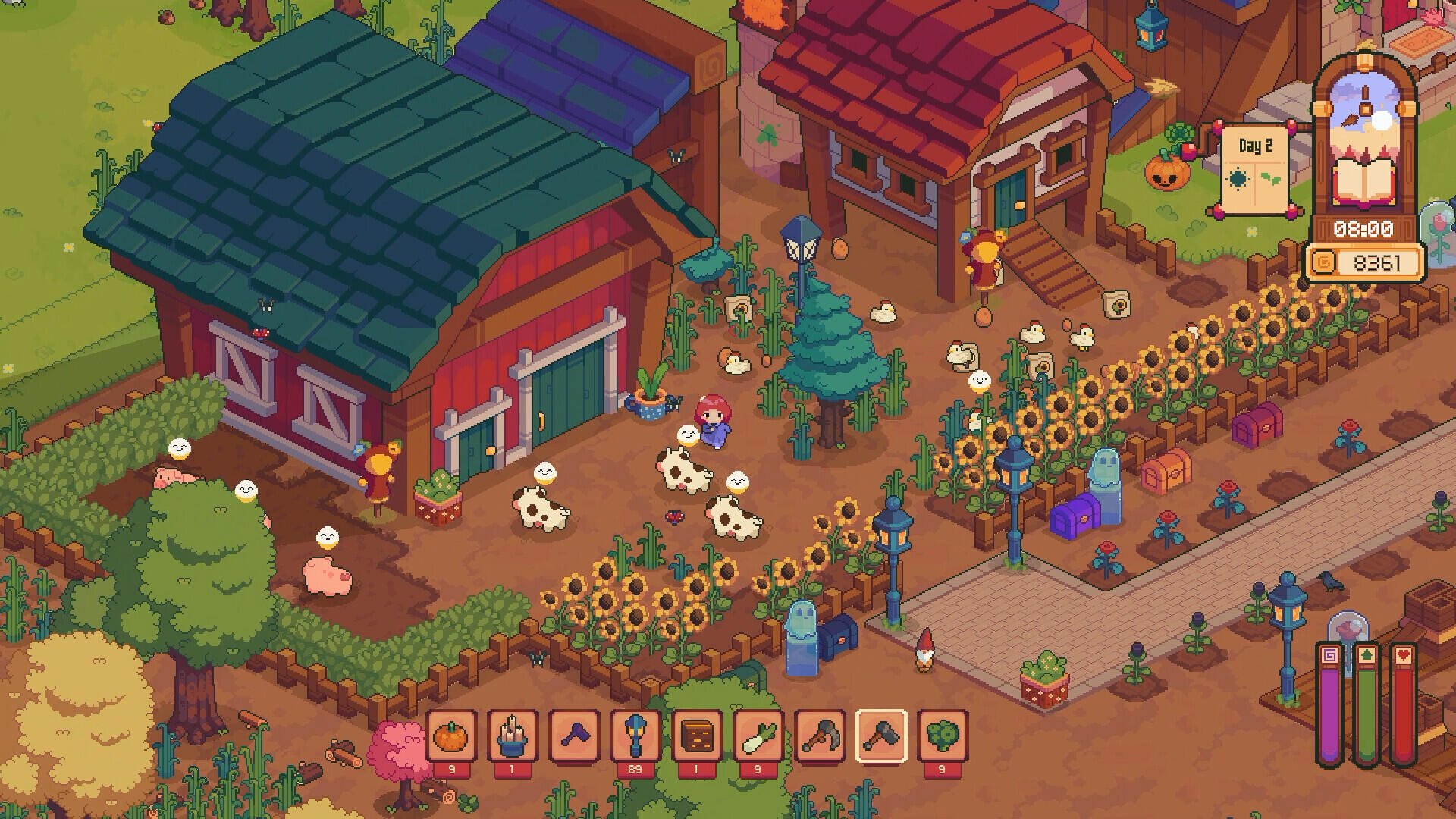Click the gold counter showing 8361
The image size is (1456, 819).
[1377, 262]
